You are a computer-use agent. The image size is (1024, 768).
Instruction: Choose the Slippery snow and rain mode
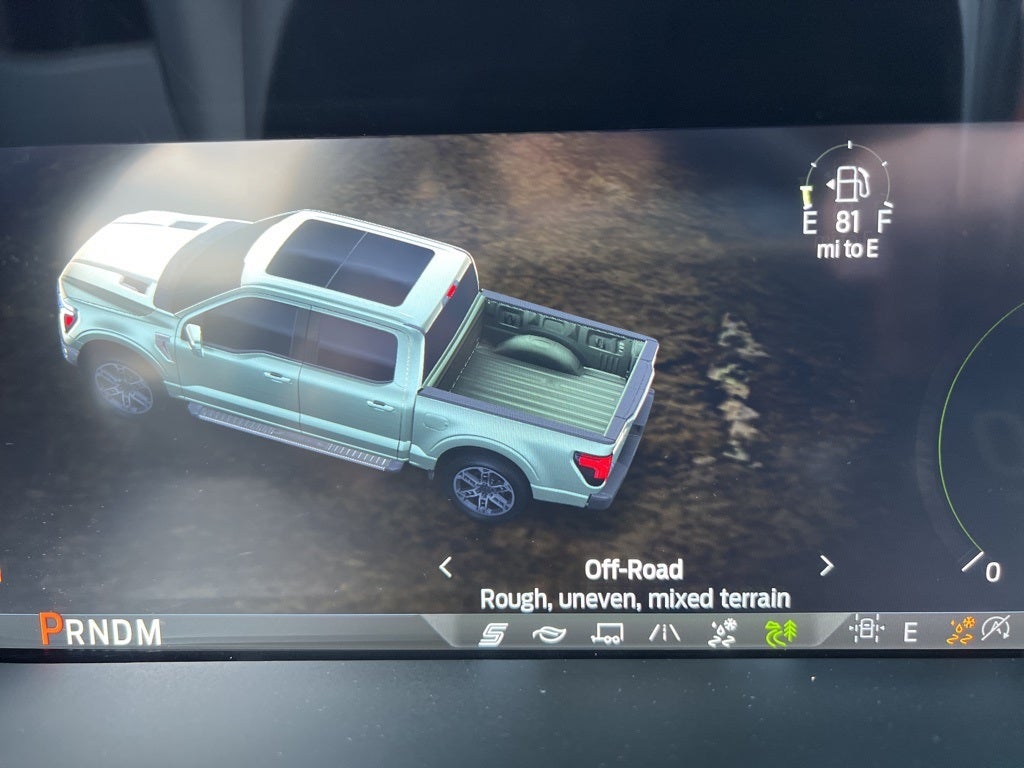coord(722,633)
